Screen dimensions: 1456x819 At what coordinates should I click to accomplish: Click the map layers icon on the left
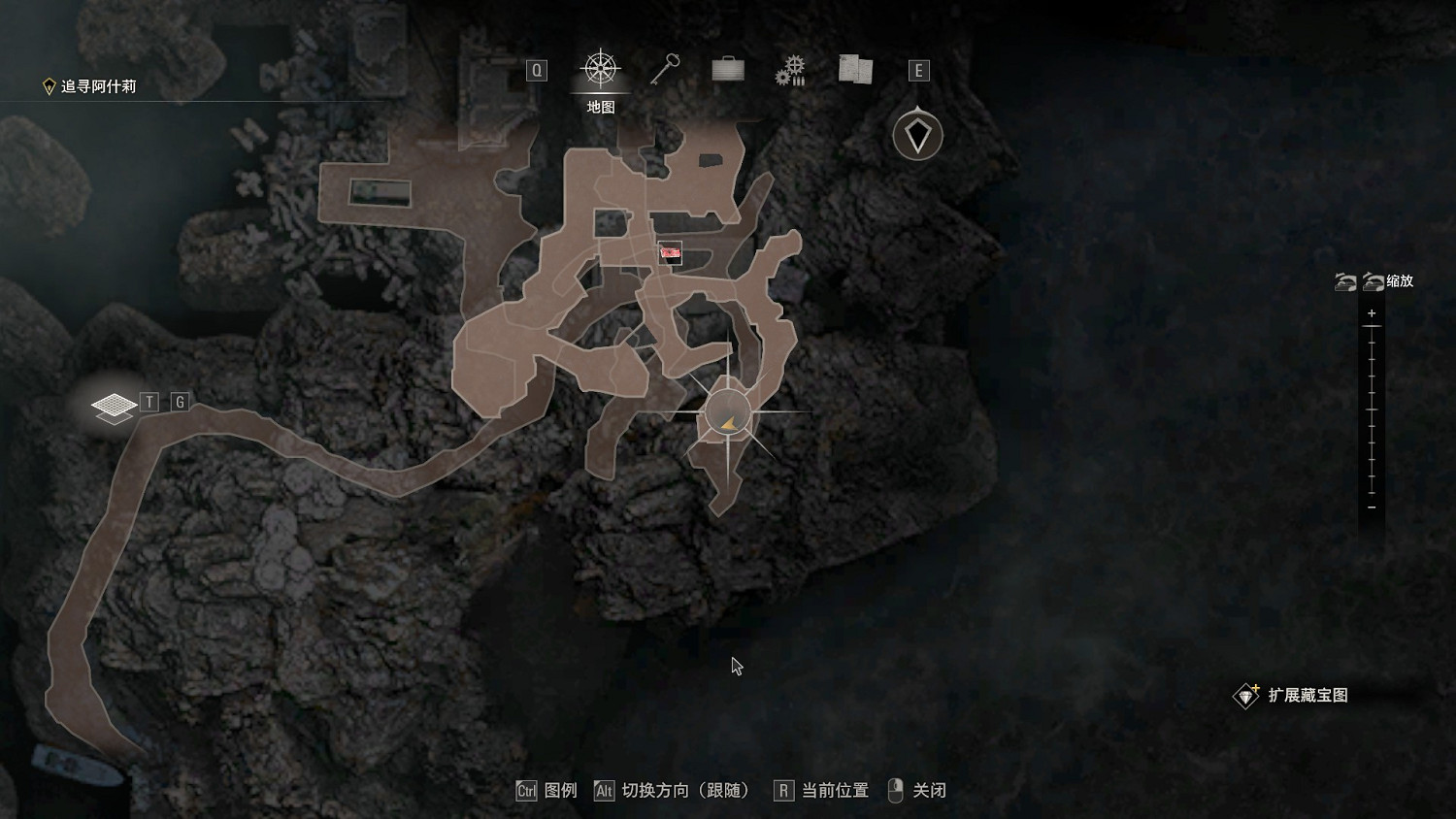click(x=114, y=406)
